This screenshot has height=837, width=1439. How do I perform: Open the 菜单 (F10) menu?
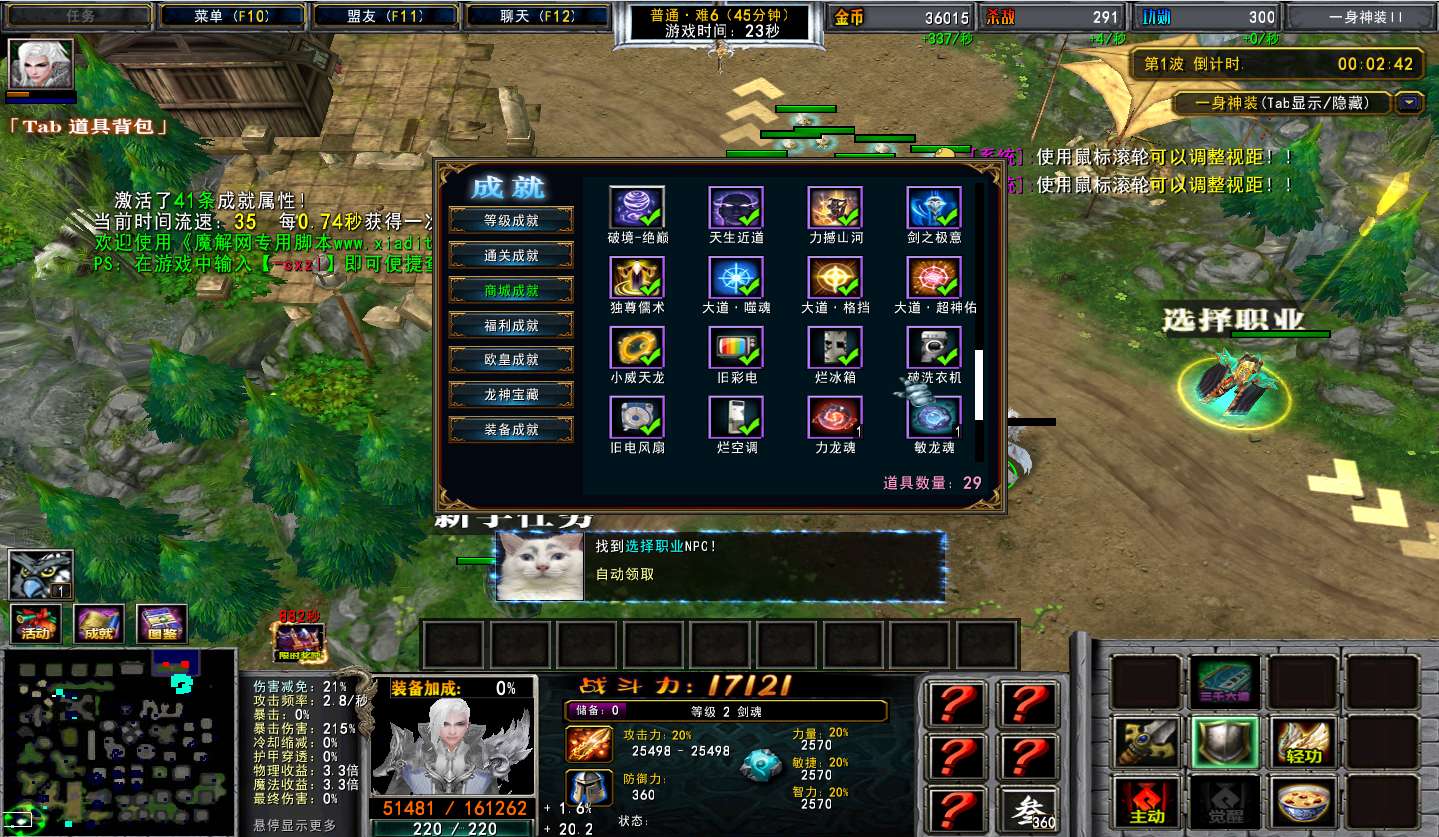click(x=234, y=16)
